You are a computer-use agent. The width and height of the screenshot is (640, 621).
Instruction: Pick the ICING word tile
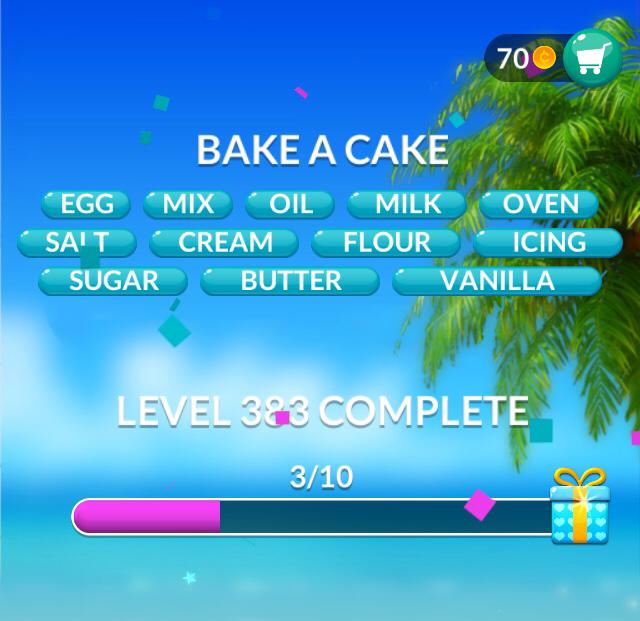(548, 242)
